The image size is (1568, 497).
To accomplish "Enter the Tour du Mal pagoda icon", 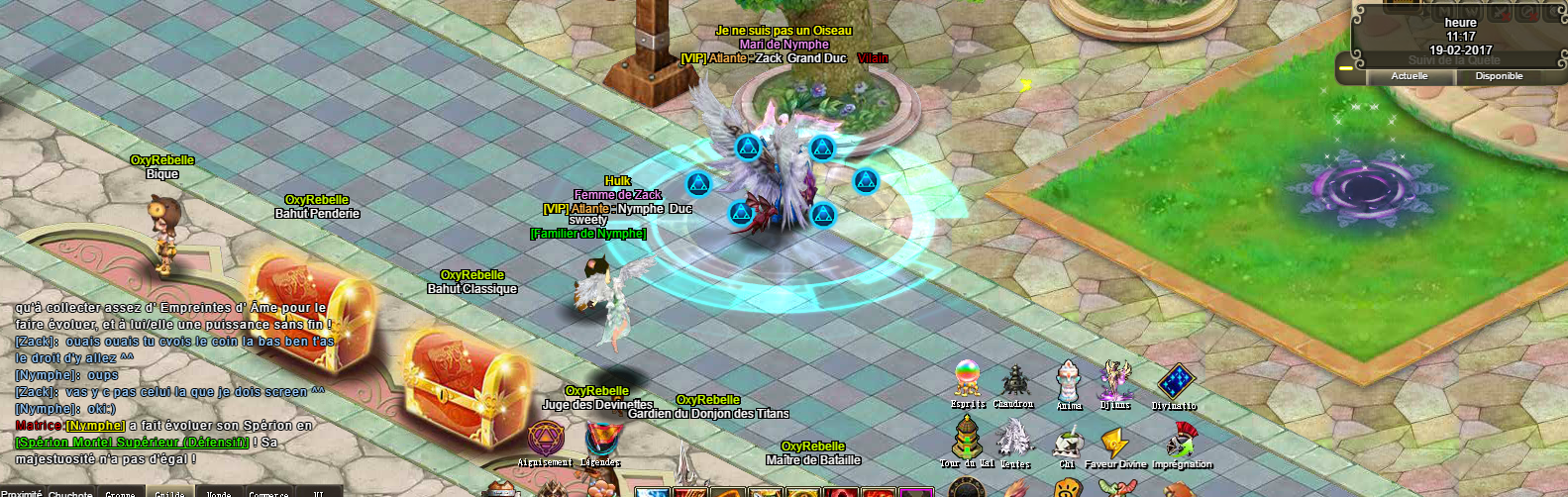I will pos(967,439).
